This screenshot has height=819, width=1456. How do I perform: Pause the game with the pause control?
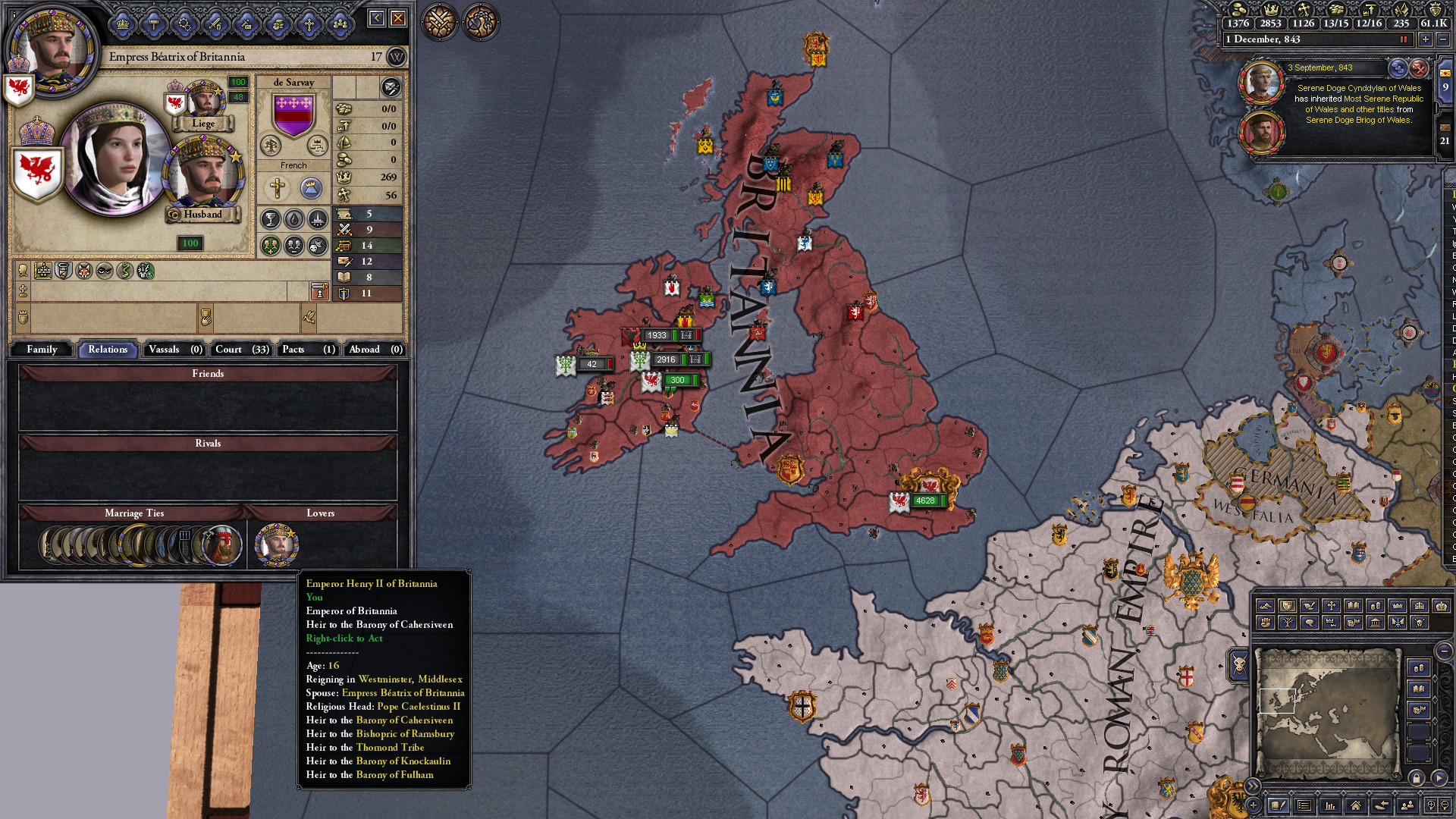tap(1404, 39)
